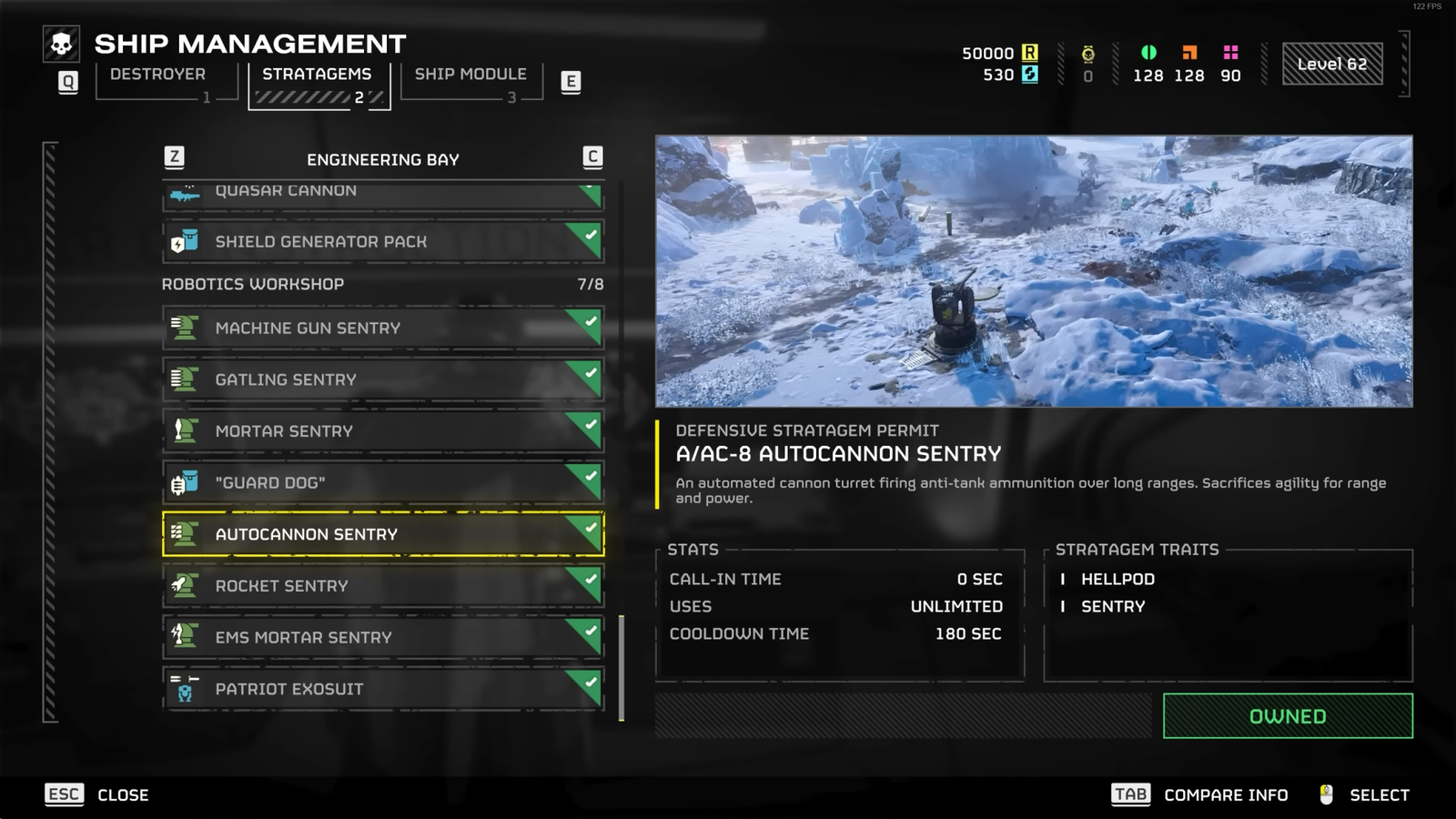Click the Requisition slip currency icon
The image size is (1456, 819).
(1029, 53)
